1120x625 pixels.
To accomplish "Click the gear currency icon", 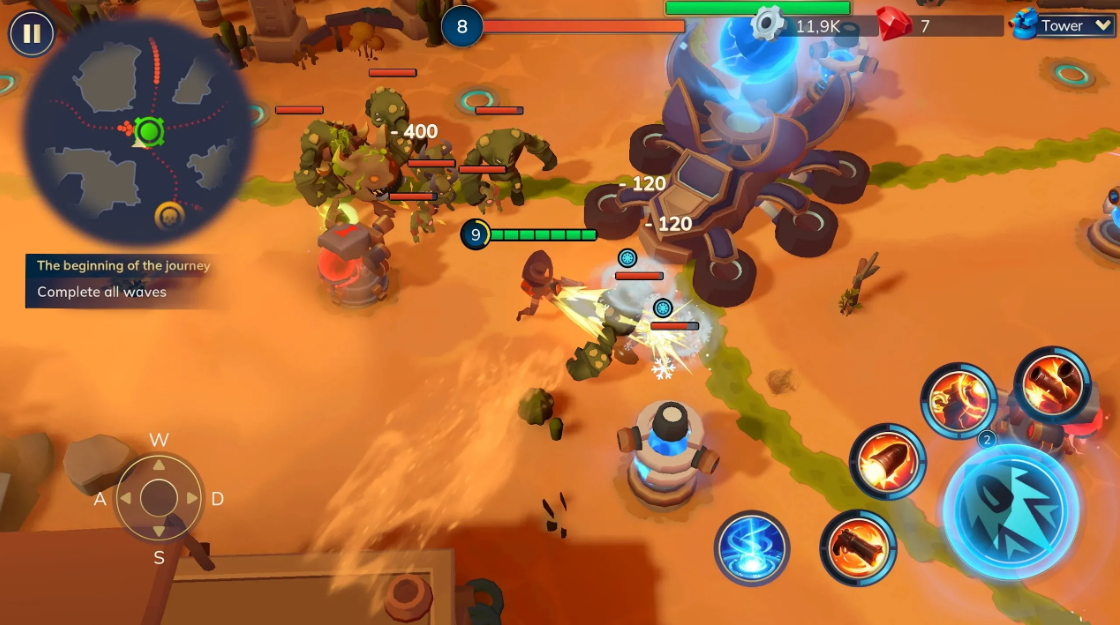I will tap(768, 23).
